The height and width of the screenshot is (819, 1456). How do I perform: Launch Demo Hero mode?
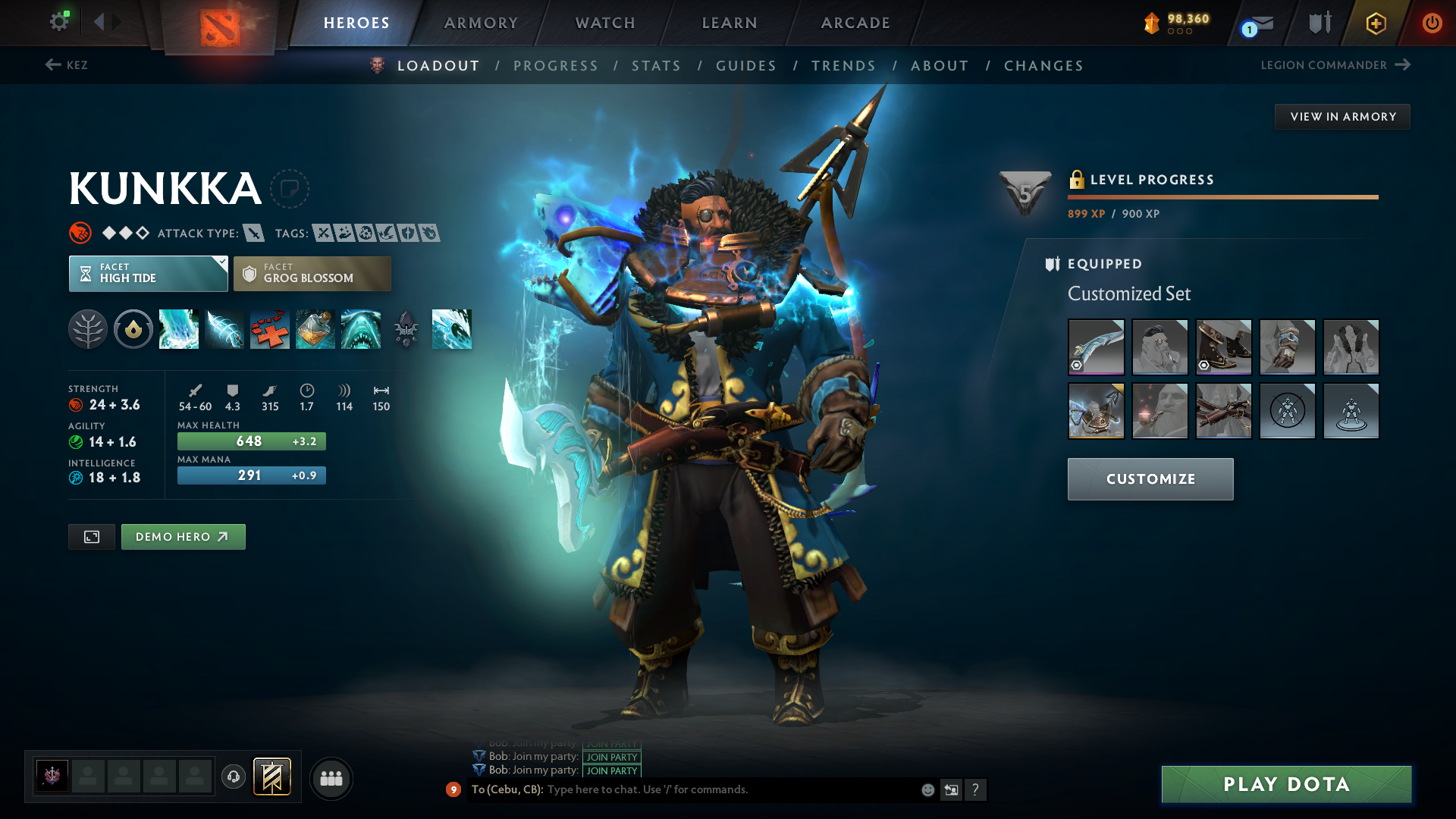click(x=183, y=537)
